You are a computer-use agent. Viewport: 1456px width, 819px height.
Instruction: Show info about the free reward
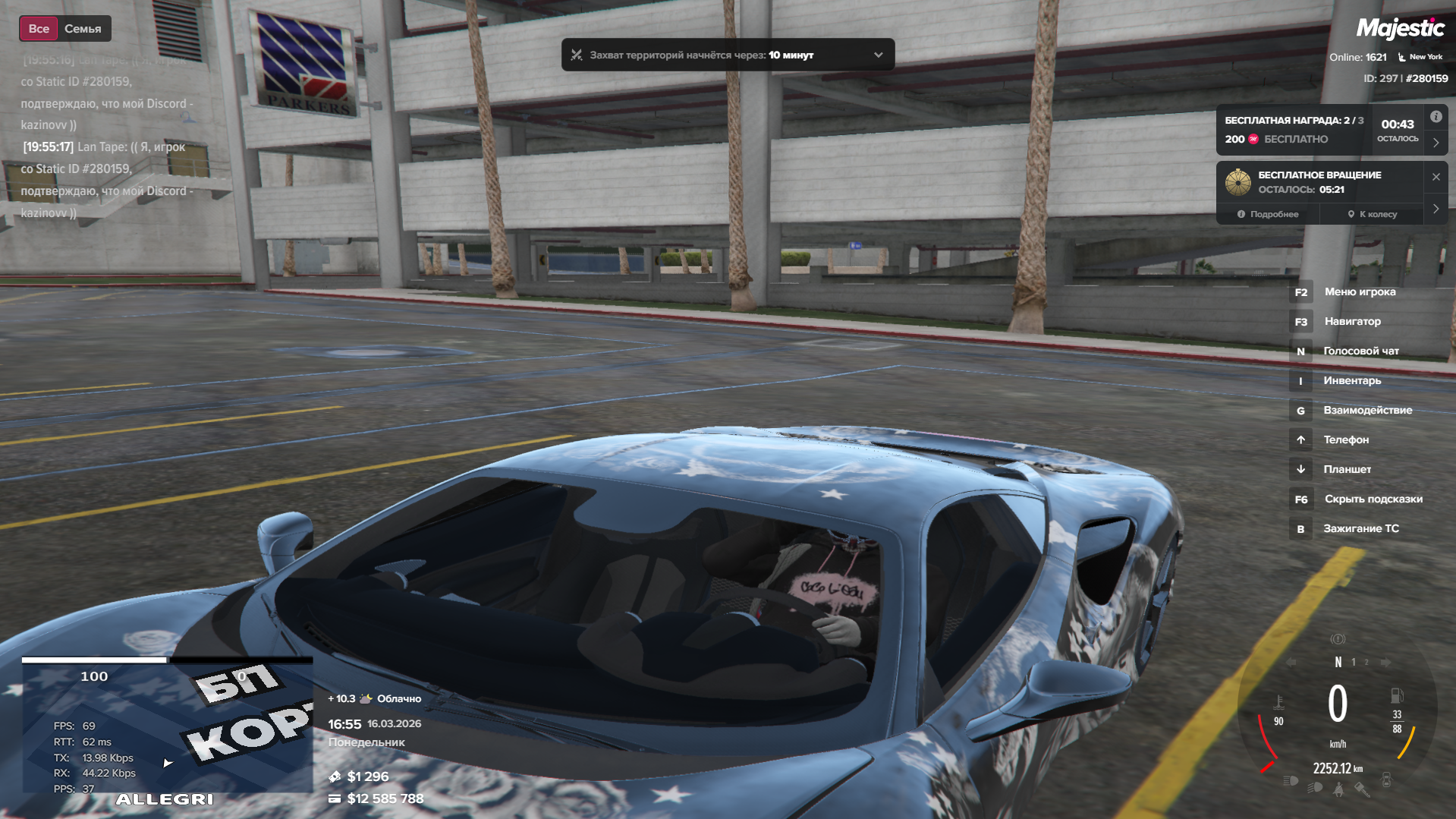point(1436,117)
